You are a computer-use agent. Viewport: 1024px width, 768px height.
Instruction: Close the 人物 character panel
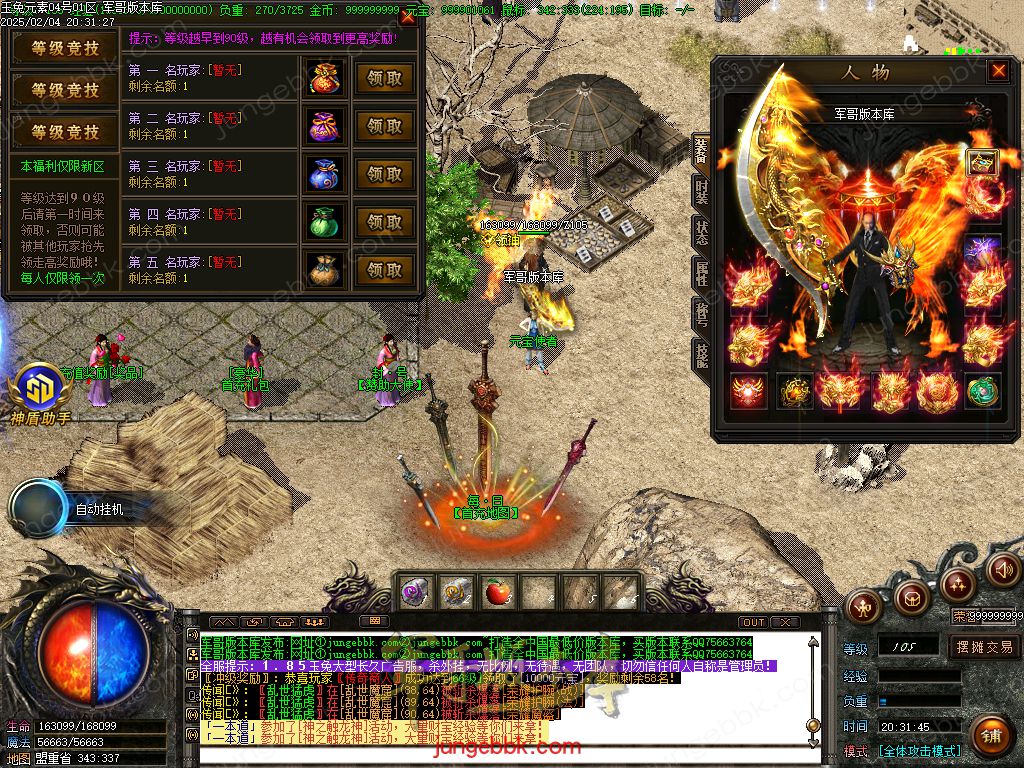tap(997, 71)
